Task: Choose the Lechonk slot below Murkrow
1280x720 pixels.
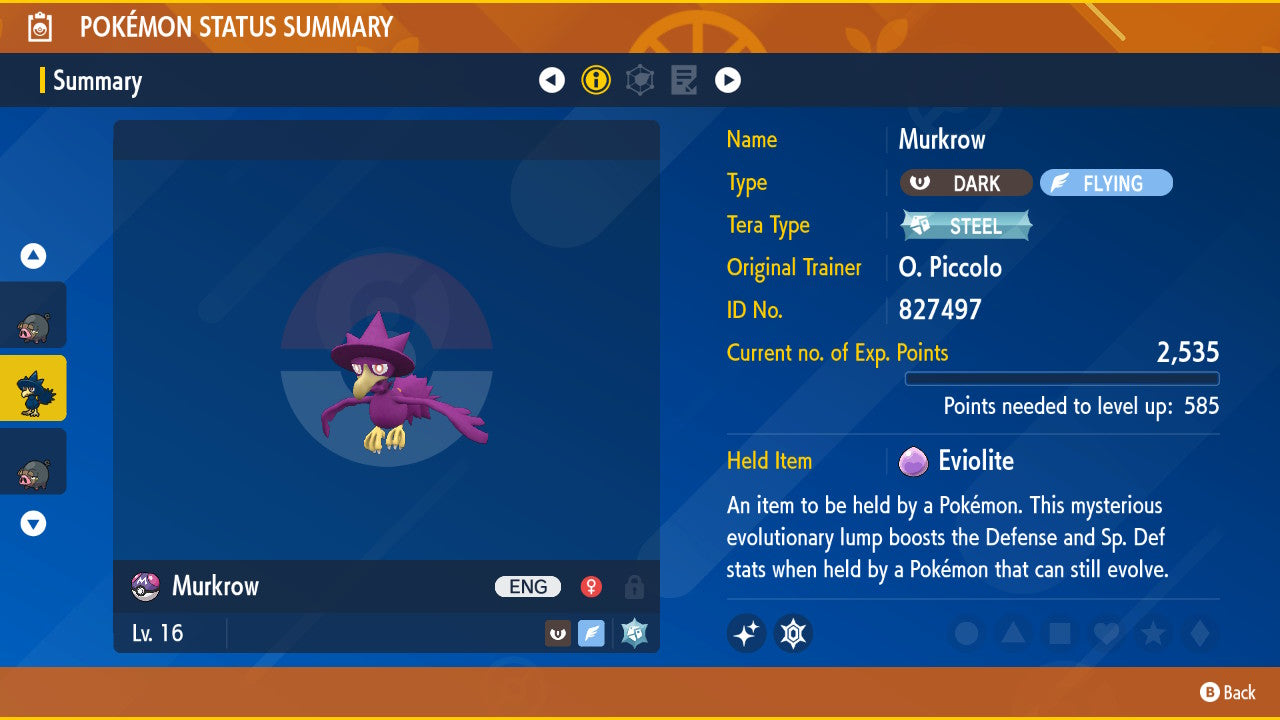Action: (33, 461)
